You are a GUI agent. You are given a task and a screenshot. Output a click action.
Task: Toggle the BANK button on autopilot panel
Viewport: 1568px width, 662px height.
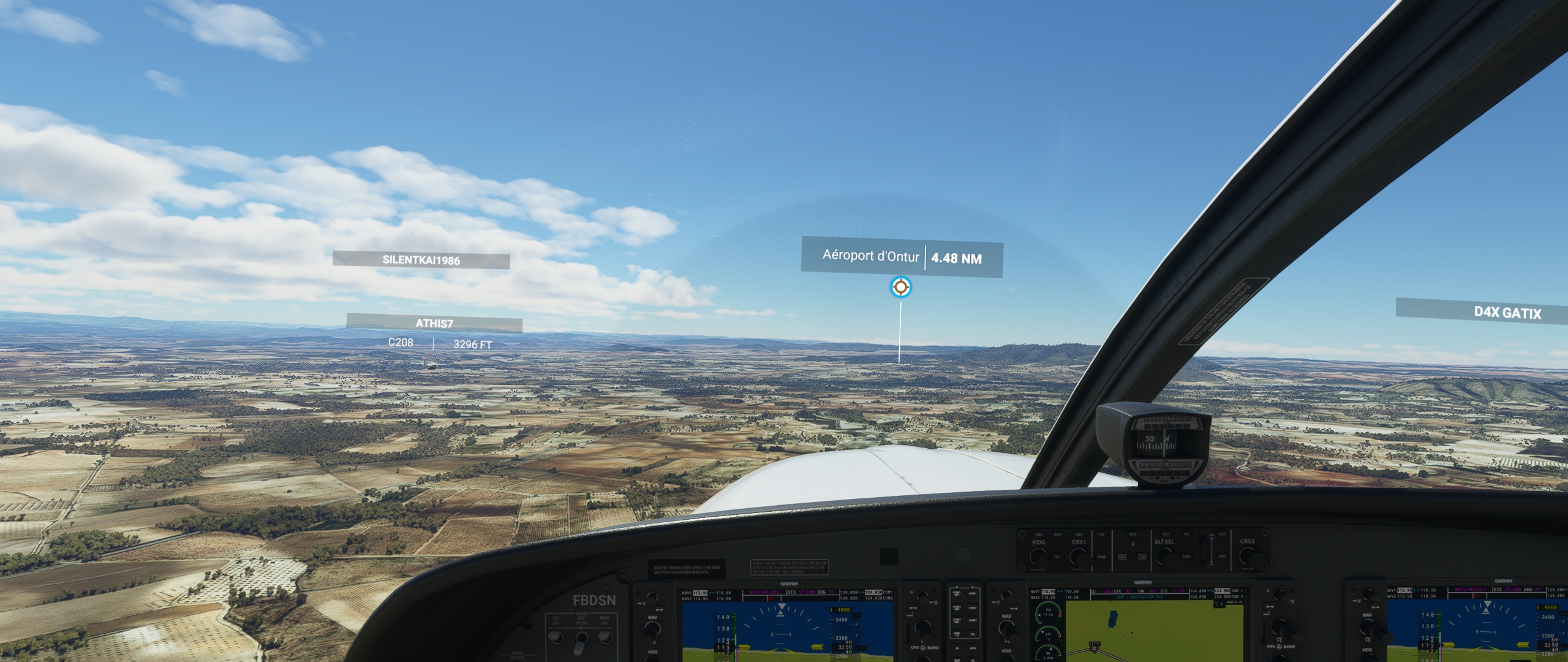(1101, 557)
